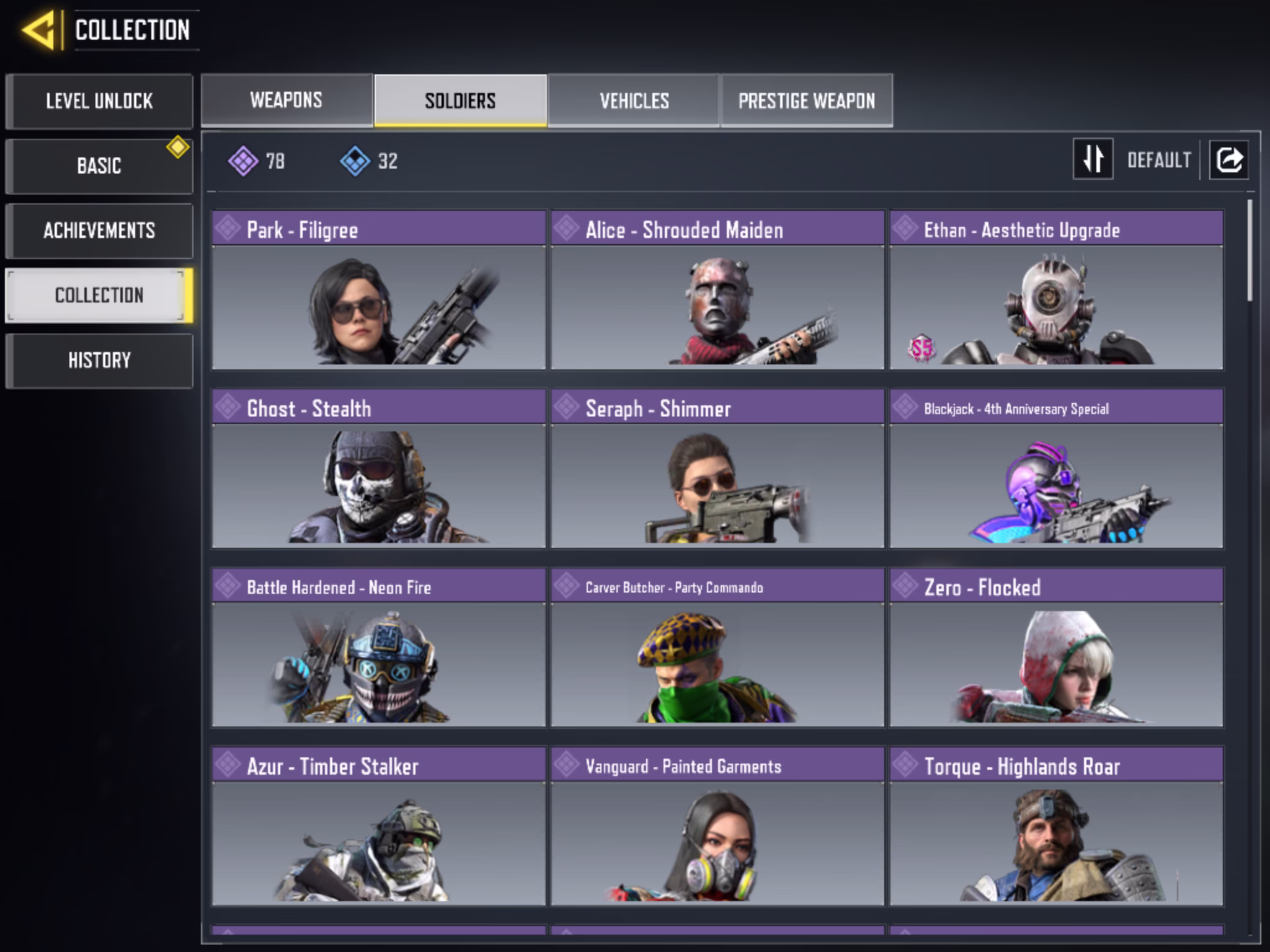The height and width of the screenshot is (952, 1270).
Task: Select Blackjack - 4th Anniversary Special
Action: (1056, 469)
